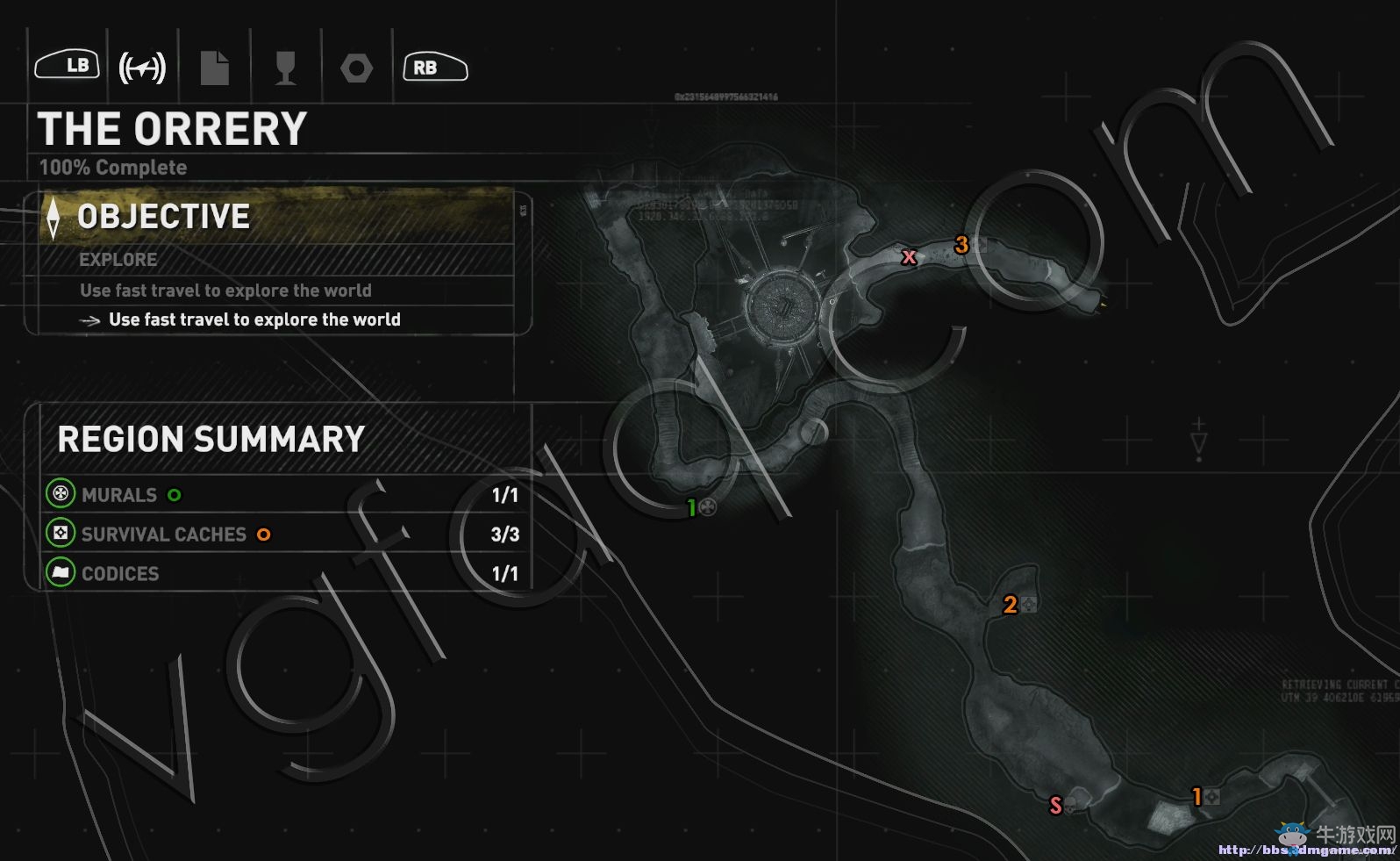Switch to the map tab icon
The image size is (1400, 861).
(142, 68)
